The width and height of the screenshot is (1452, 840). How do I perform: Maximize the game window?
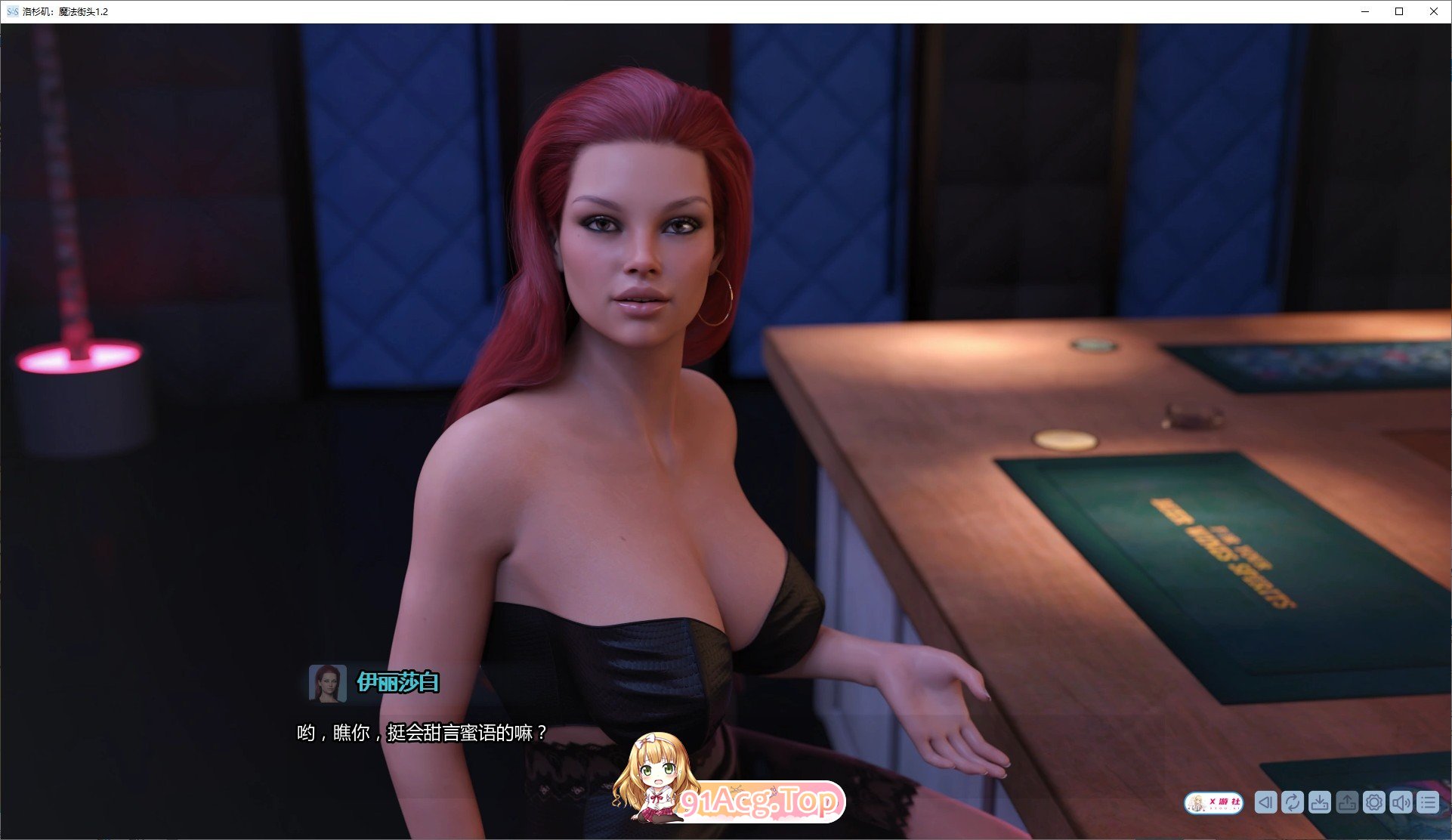(1399, 11)
